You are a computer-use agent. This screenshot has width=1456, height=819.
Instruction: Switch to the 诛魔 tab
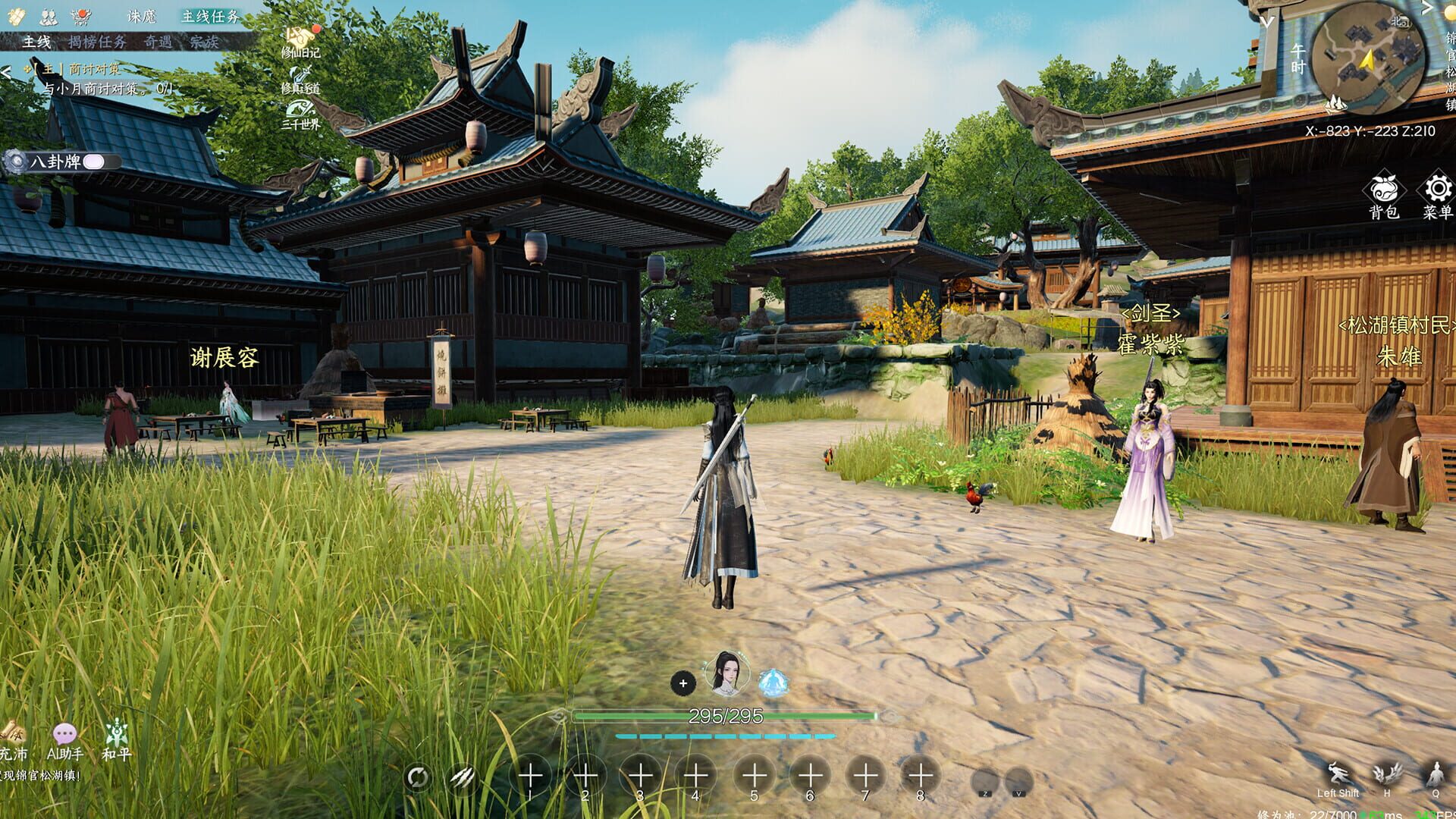(142, 17)
